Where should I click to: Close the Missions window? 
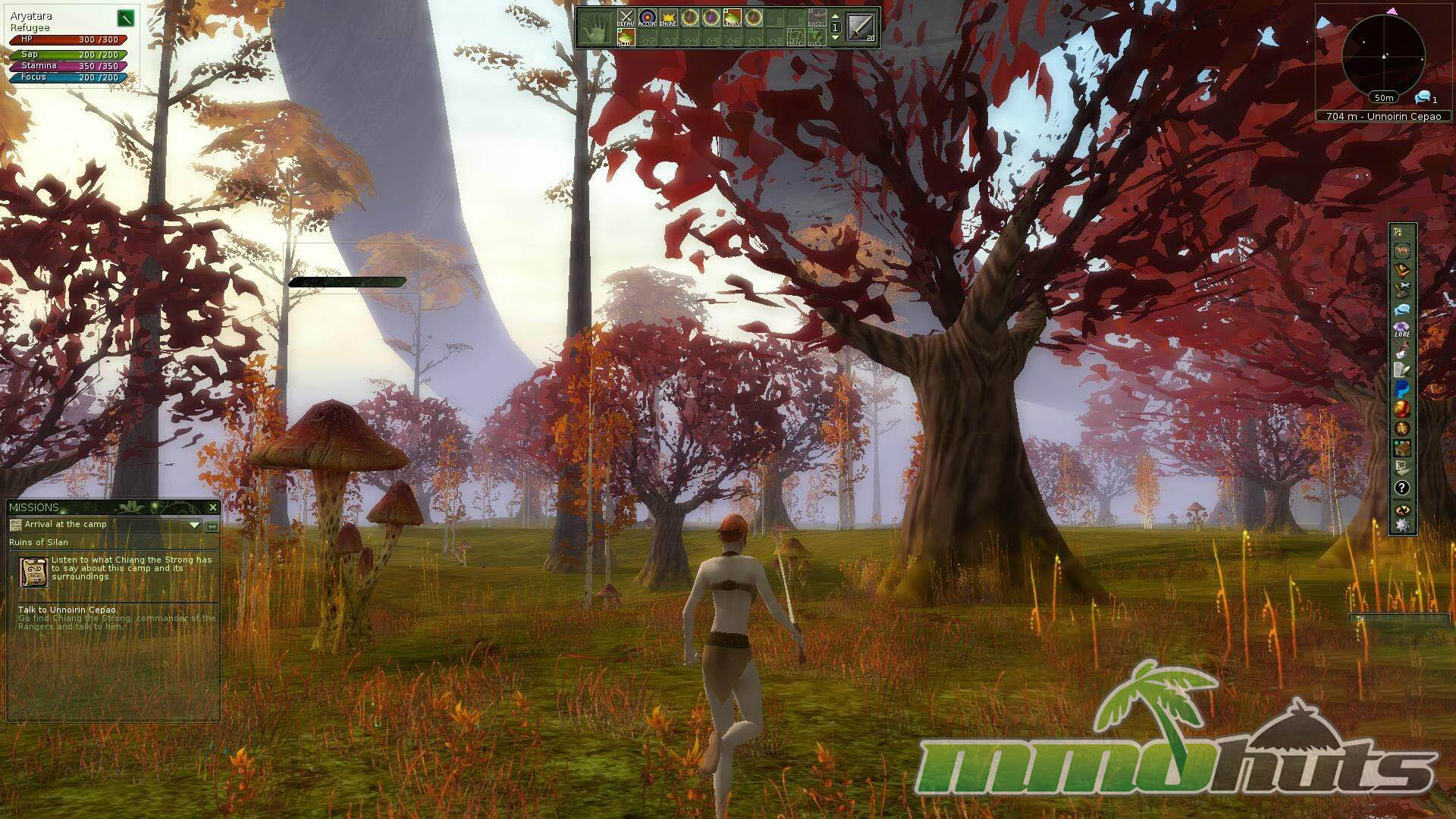coord(212,507)
